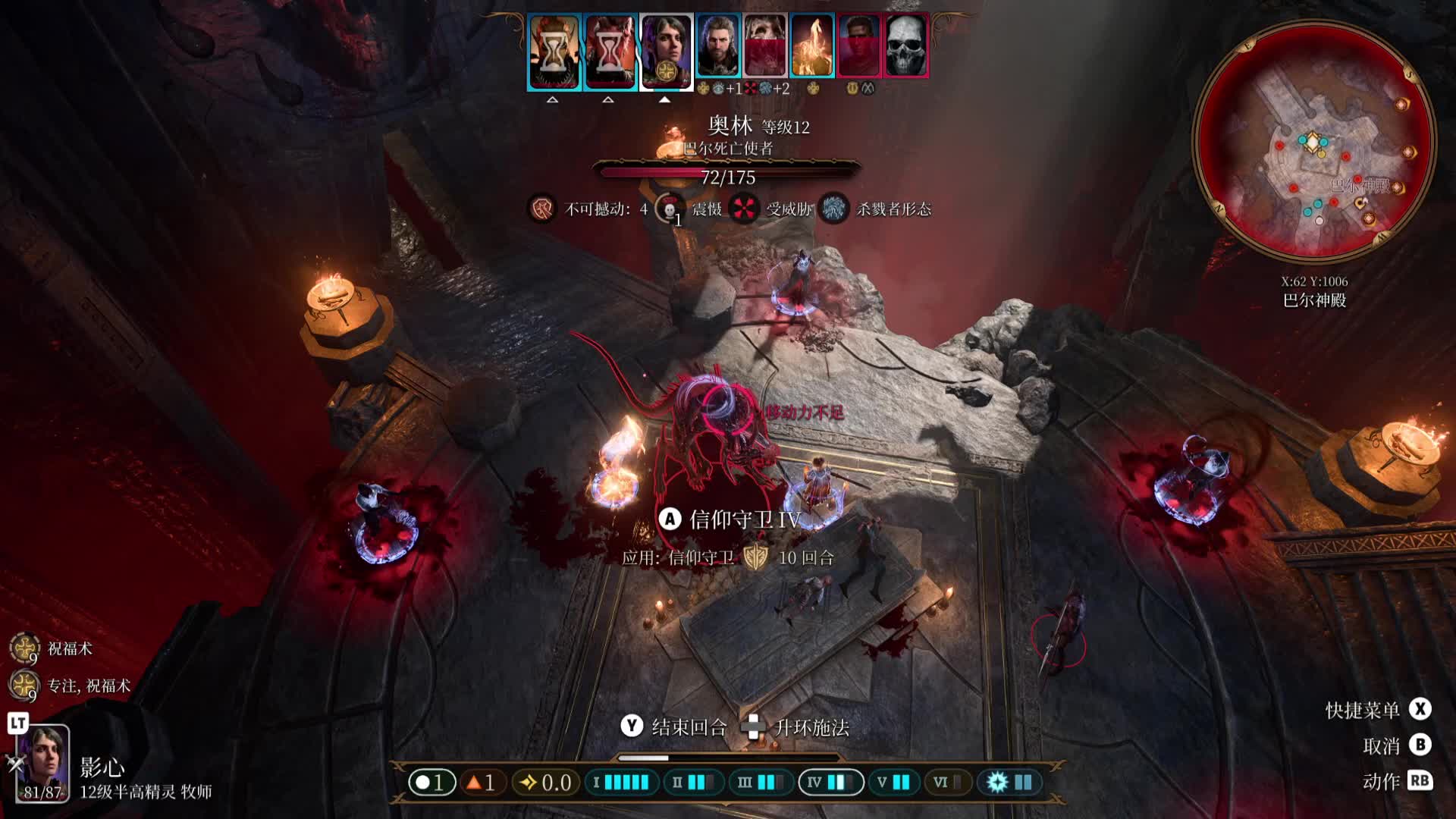Open the circular Temple of Bhaal minimap
This screenshot has height=819, width=1456.
[1313, 142]
